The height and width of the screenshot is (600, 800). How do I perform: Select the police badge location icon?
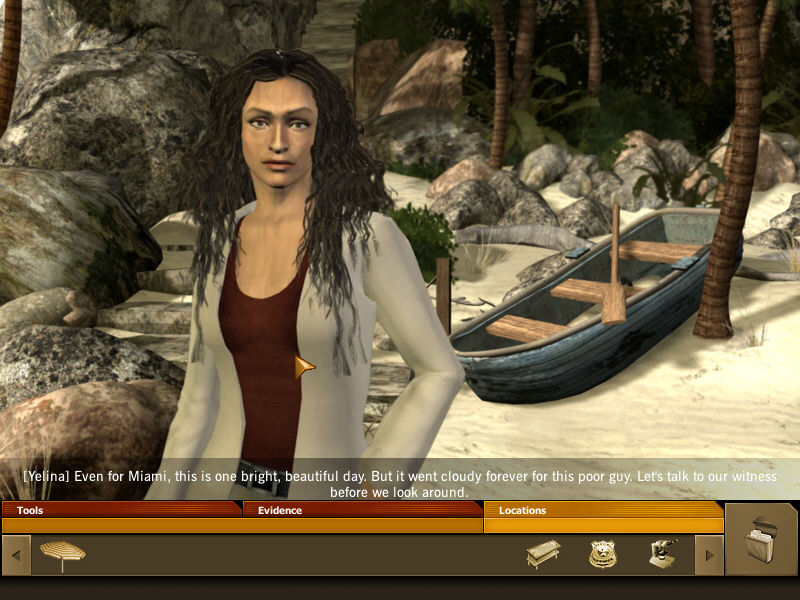click(602, 554)
